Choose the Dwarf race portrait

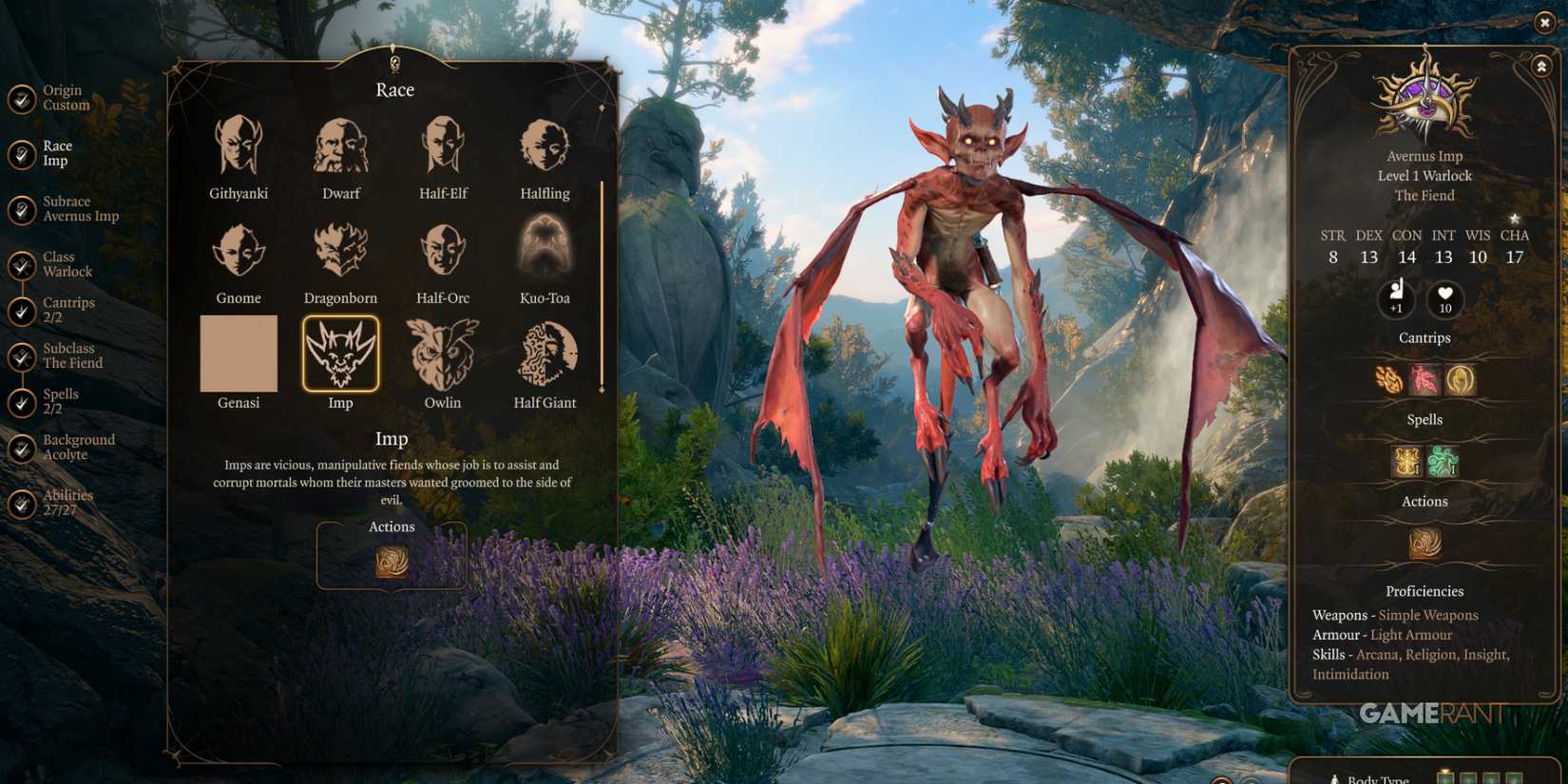pos(340,143)
